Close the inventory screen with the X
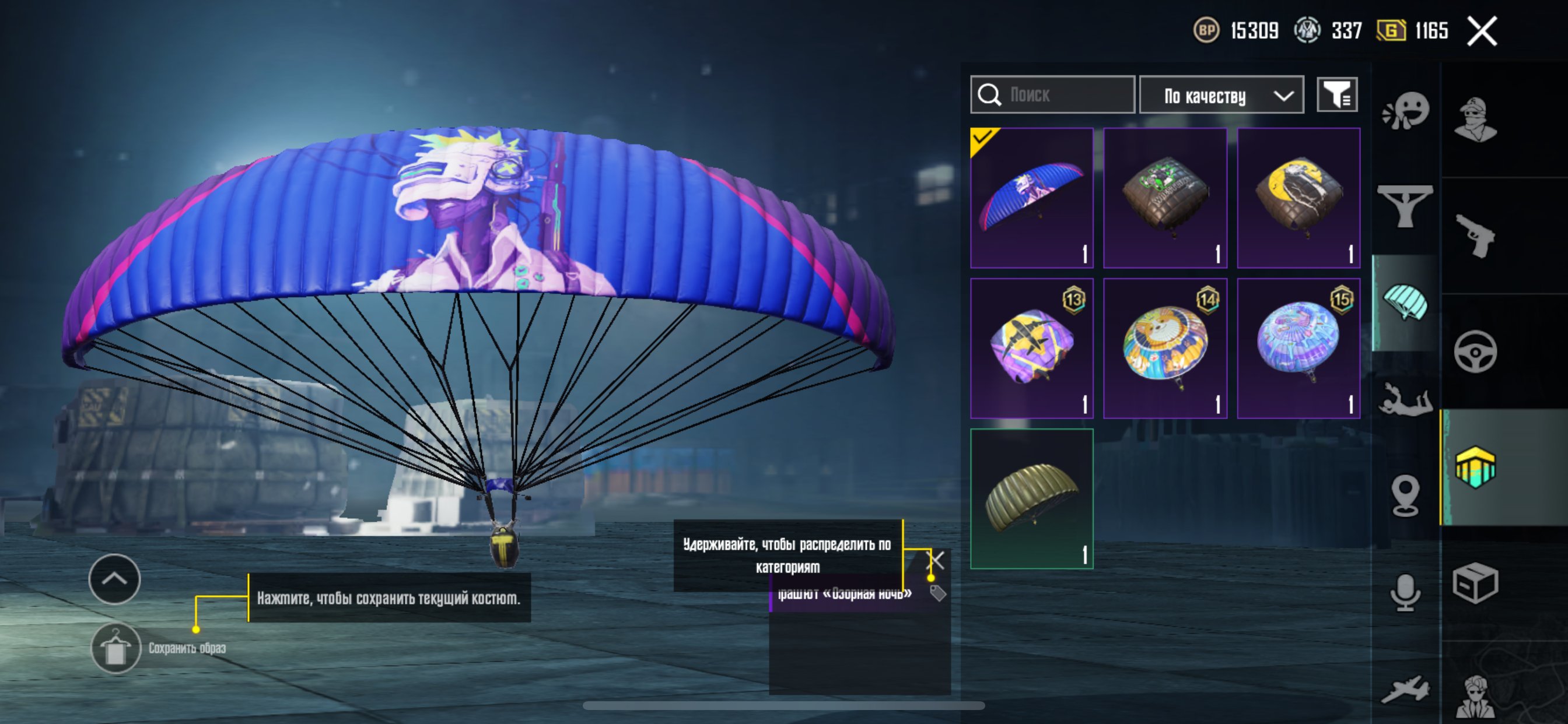 point(1481,31)
